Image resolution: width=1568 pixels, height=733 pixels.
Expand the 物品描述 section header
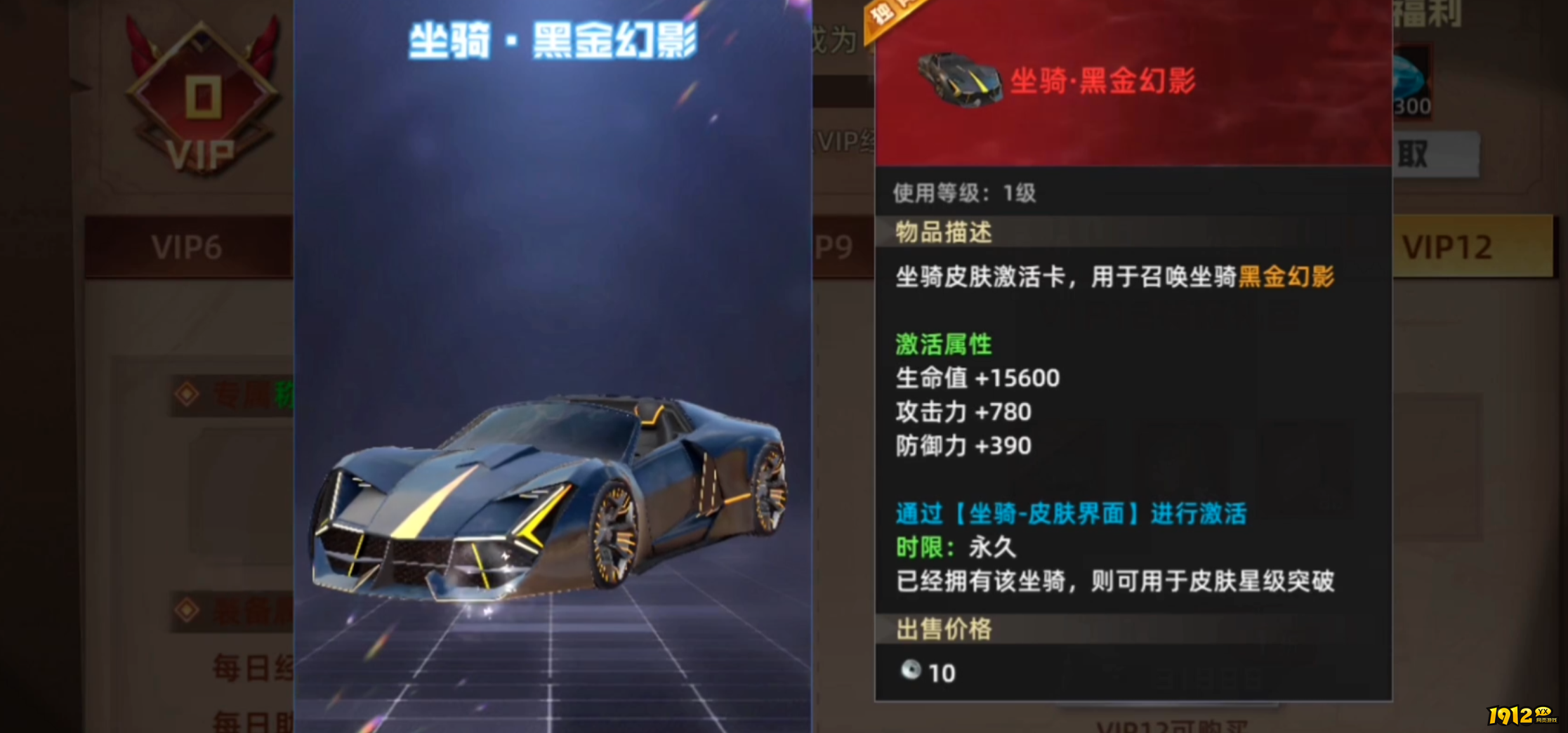[x=943, y=234]
